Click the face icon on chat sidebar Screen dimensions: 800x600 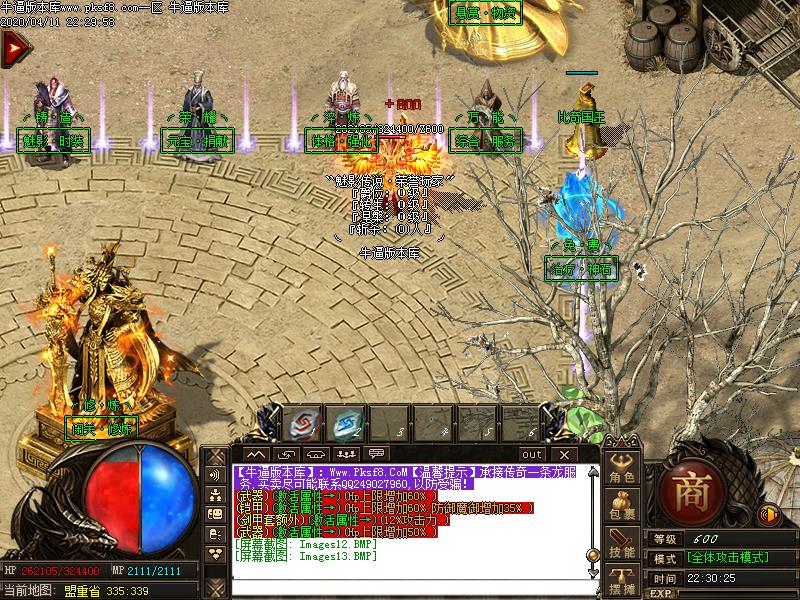(216, 514)
